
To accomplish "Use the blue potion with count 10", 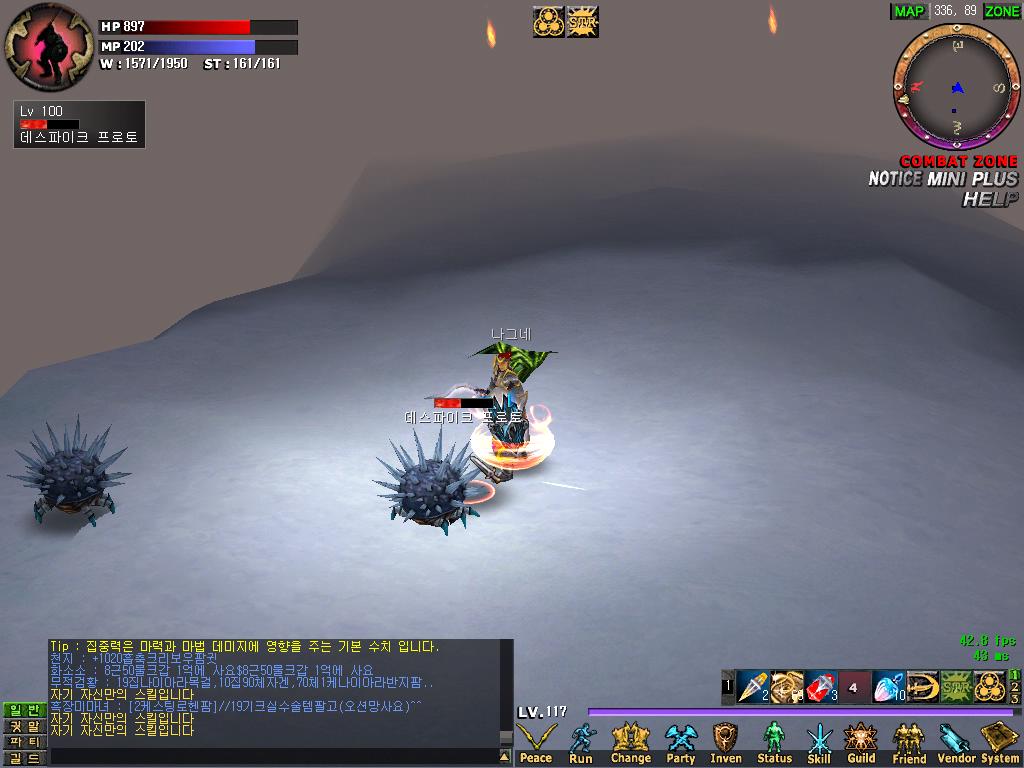I will (x=887, y=687).
